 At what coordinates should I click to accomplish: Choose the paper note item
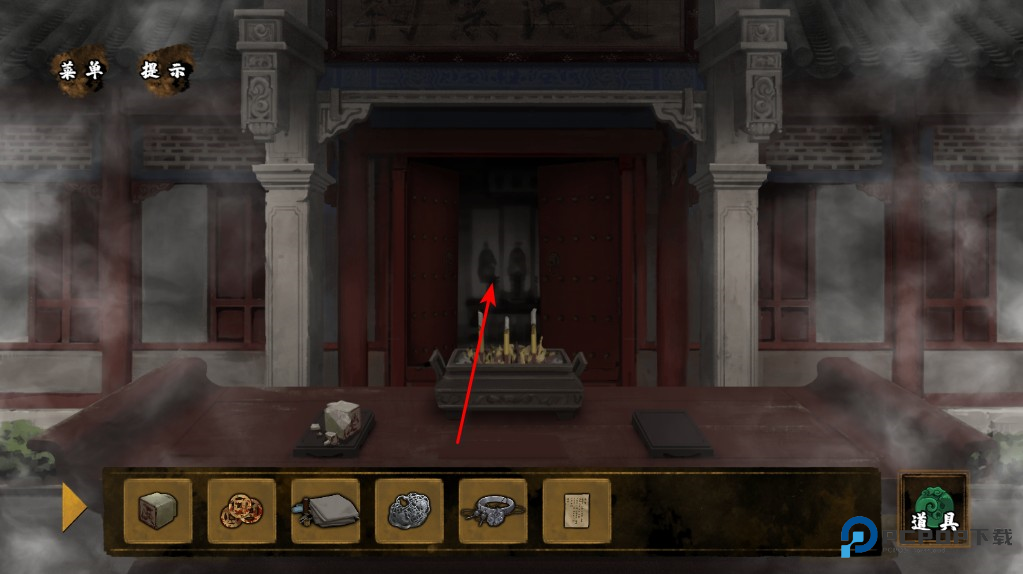coord(576,511)
